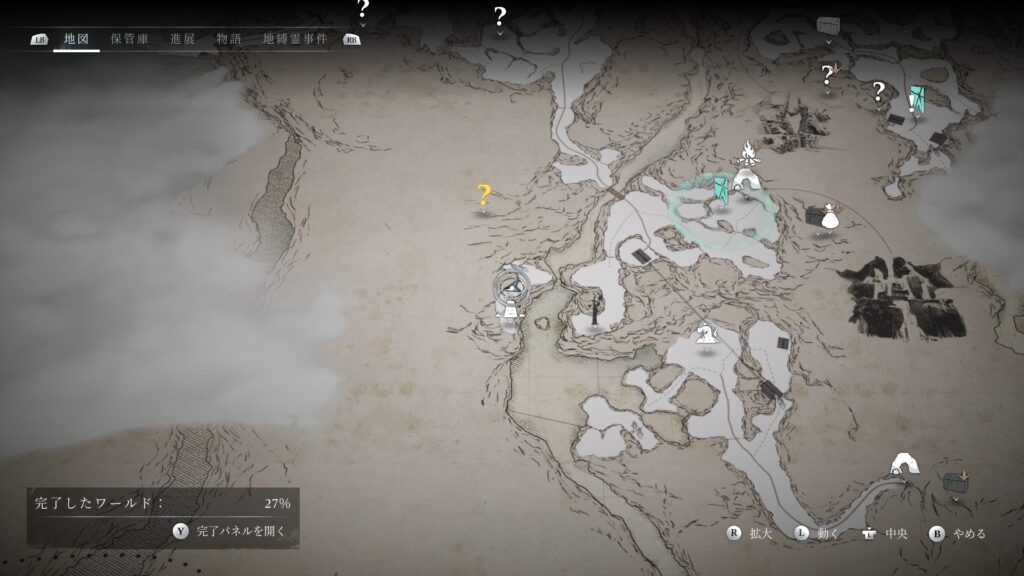Image resolution: width=1024 pixels, height=576 pixels.
Task: Open the 地縛霊事件 haunting cases tab
Action: pyautogui.click(x=295, y=39)
